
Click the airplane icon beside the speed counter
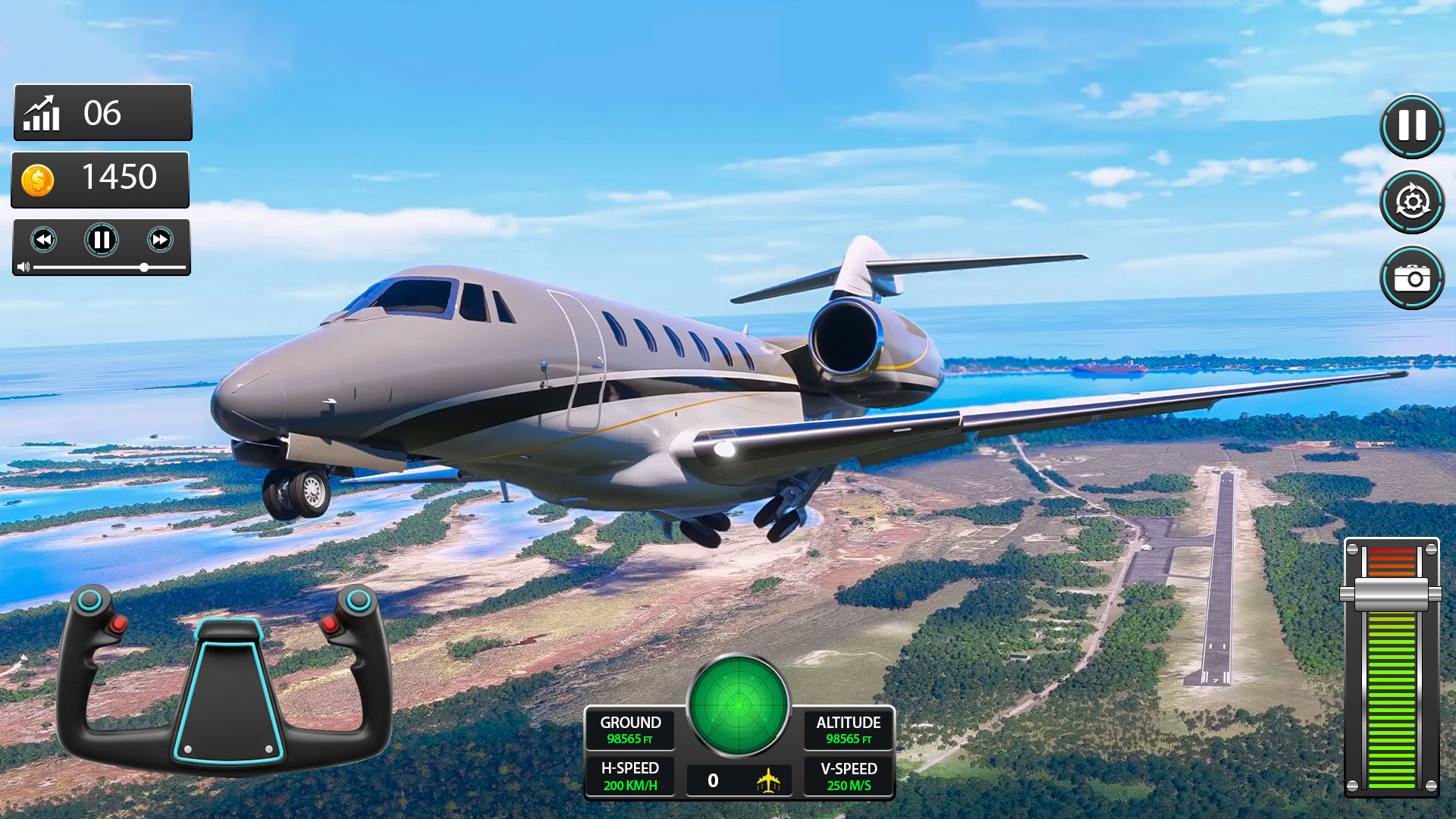(768, 779)
